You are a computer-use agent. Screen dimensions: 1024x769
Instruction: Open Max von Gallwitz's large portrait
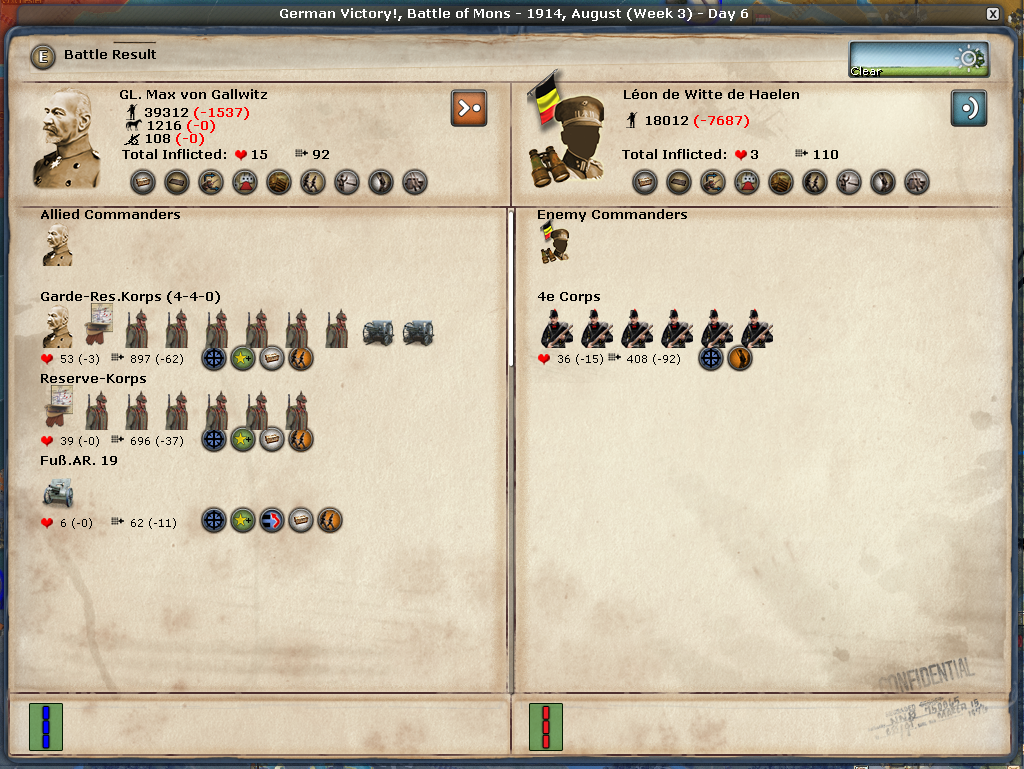(68, 139)
